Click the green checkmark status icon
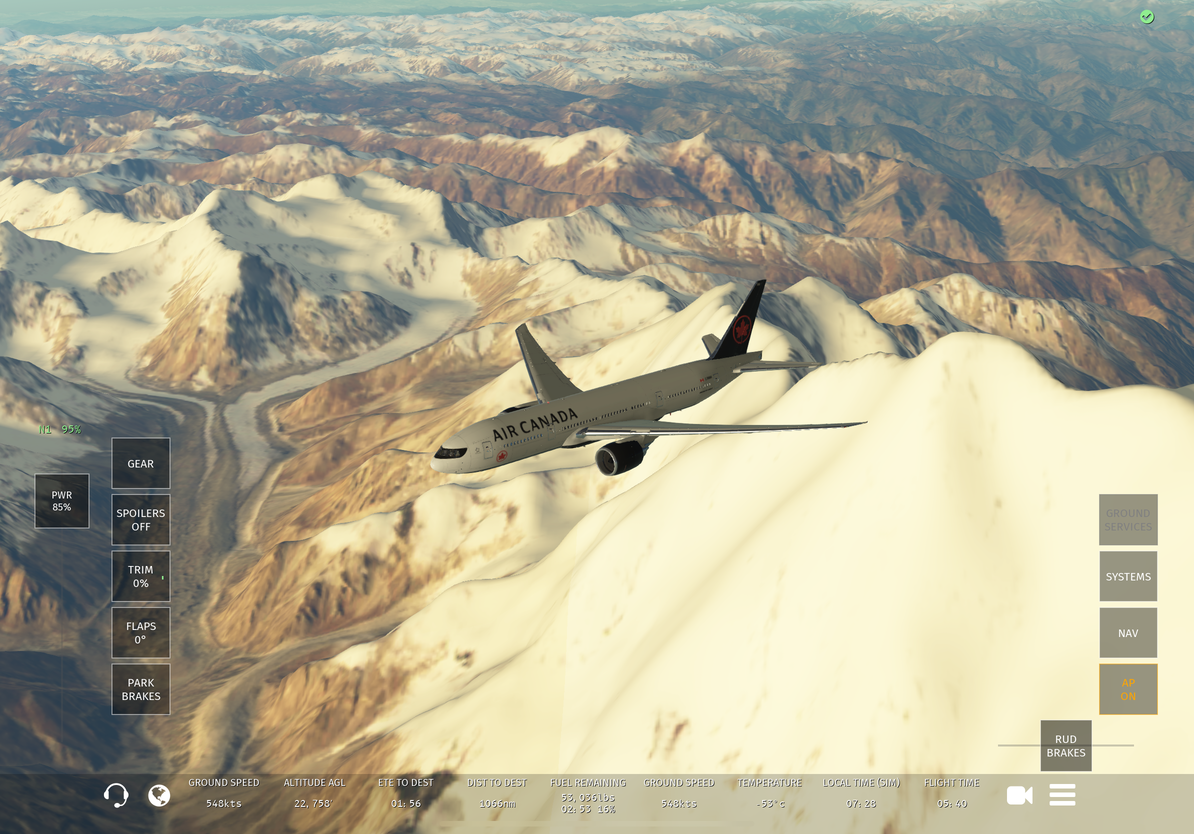Image resolution: width=1194 pixels, height=834 pixels. tap(1147, 17)
